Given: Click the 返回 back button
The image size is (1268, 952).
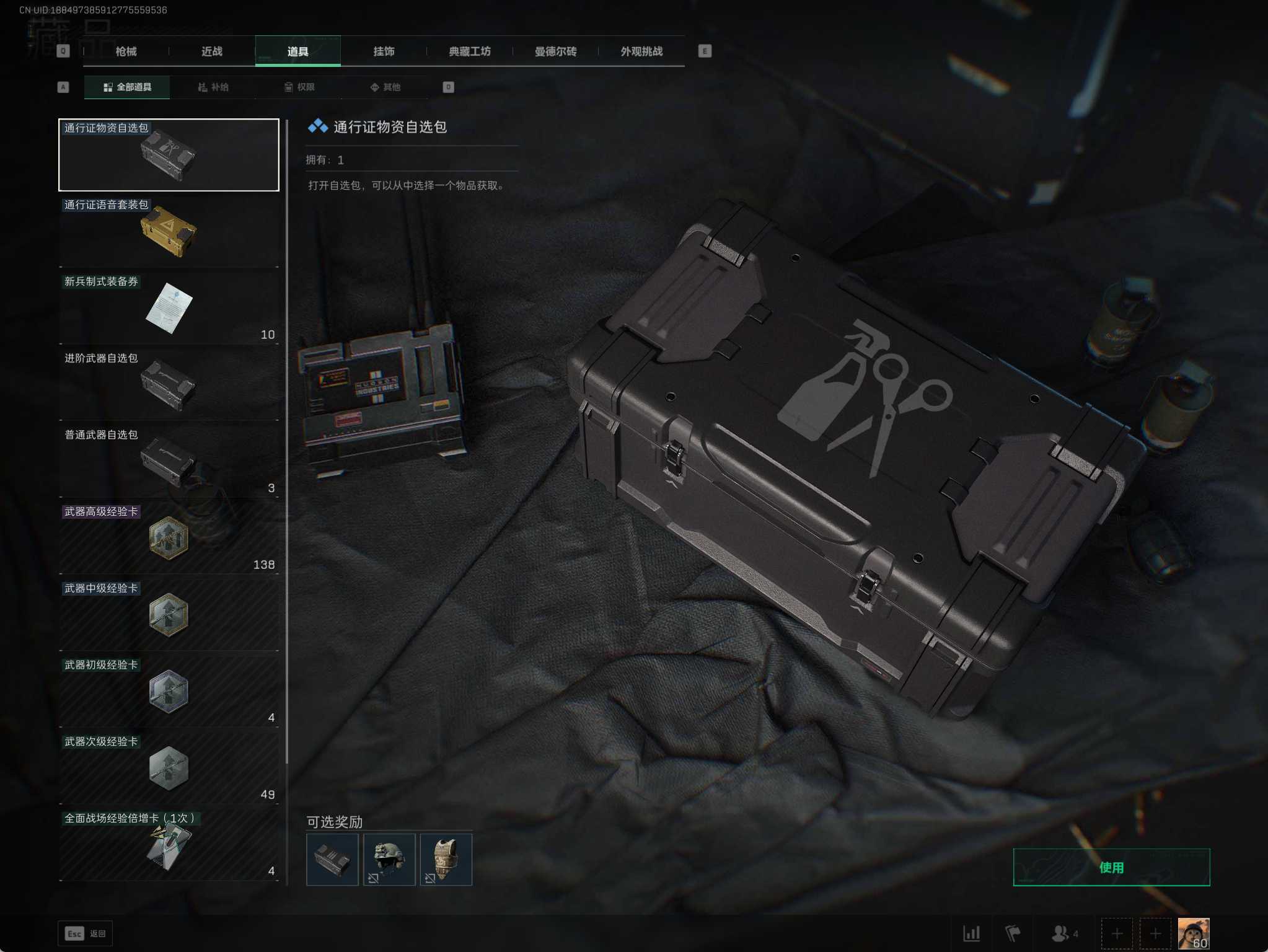Looking at the screenshot, I should tap(86, 933).
